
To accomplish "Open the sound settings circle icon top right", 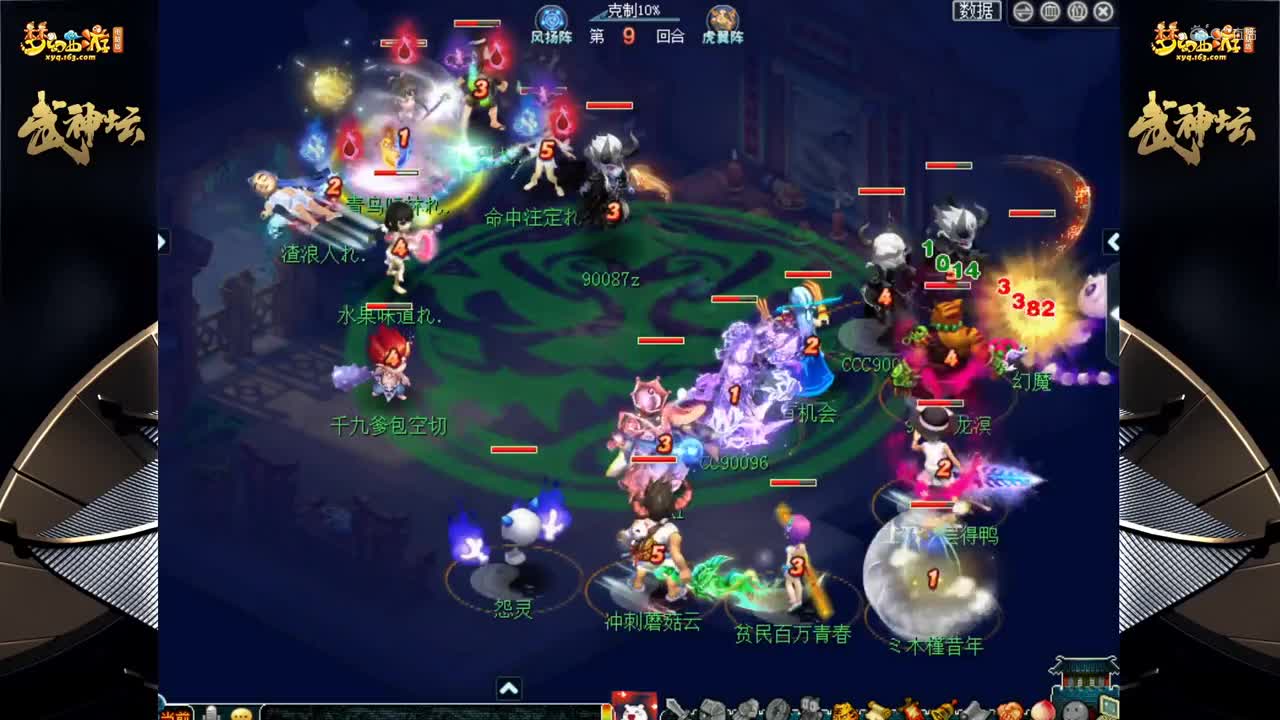I will pos(1075,12).
